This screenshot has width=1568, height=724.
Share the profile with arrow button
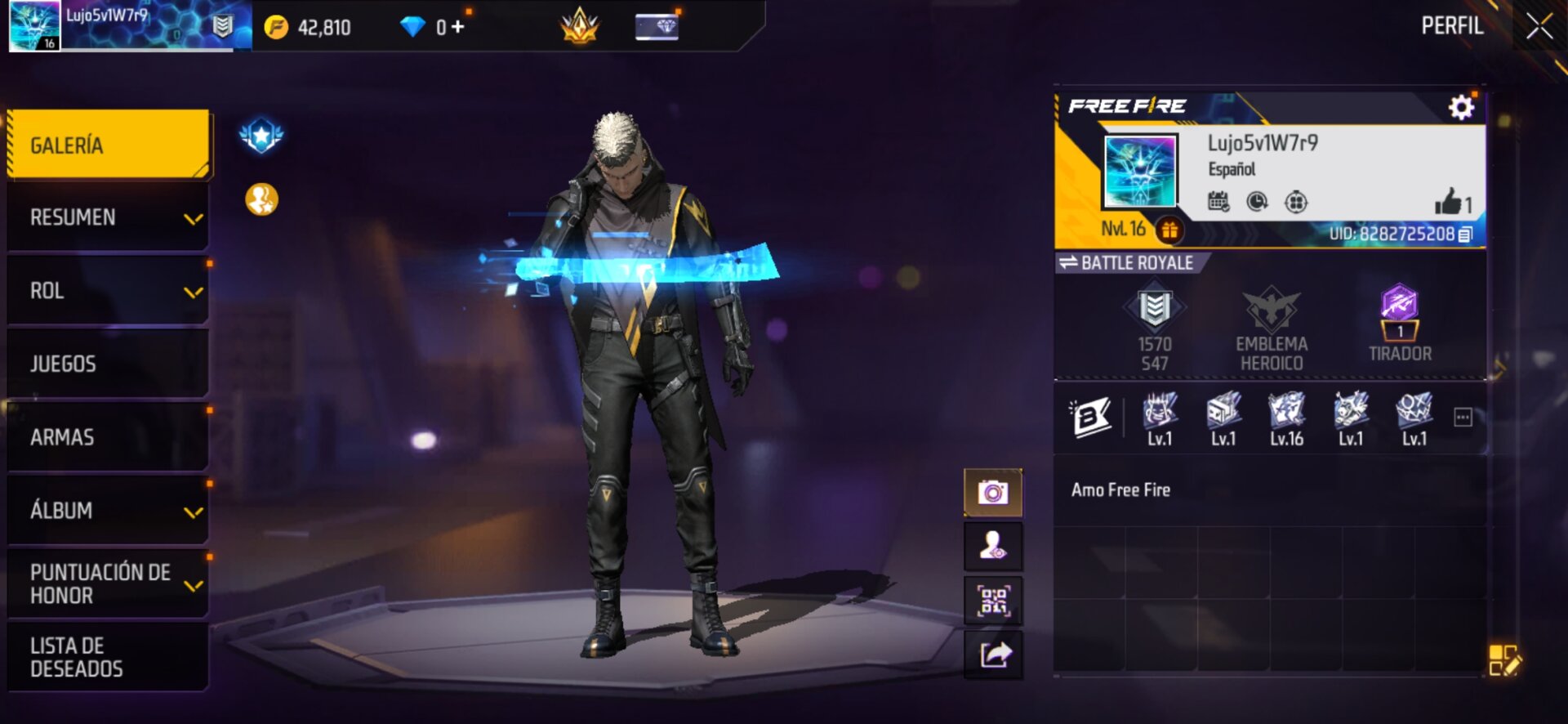tap(993, 655)
